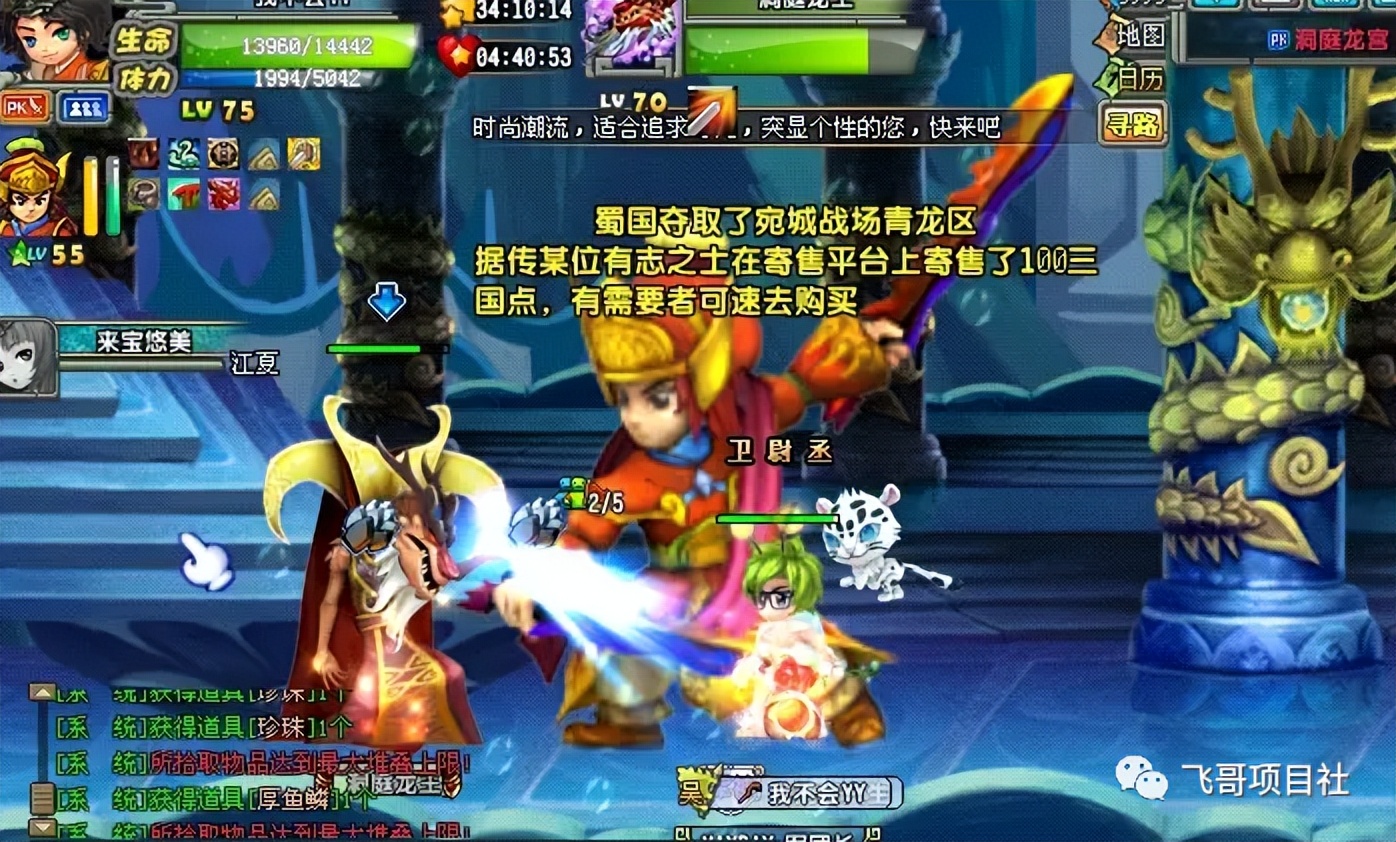Select the PK mode icon near the avatar
This screenshot has width=1396, height=842.
[24, 107]
